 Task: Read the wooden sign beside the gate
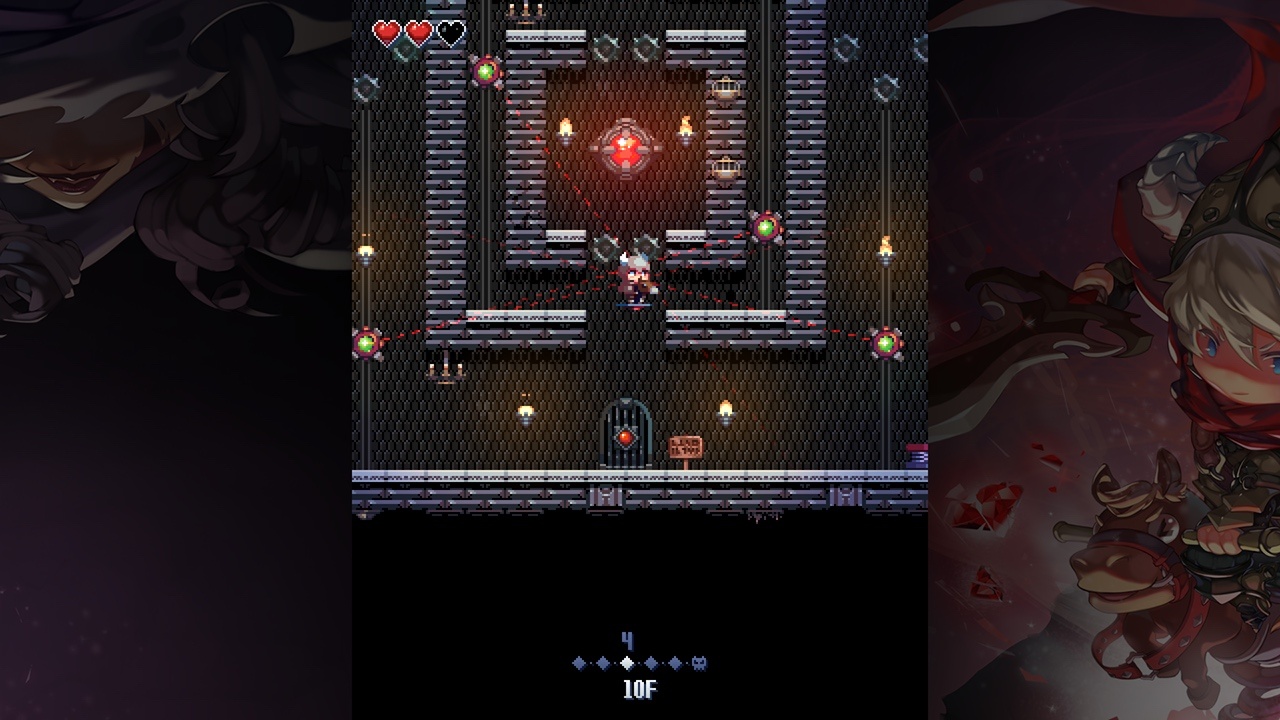pos(686,445)
